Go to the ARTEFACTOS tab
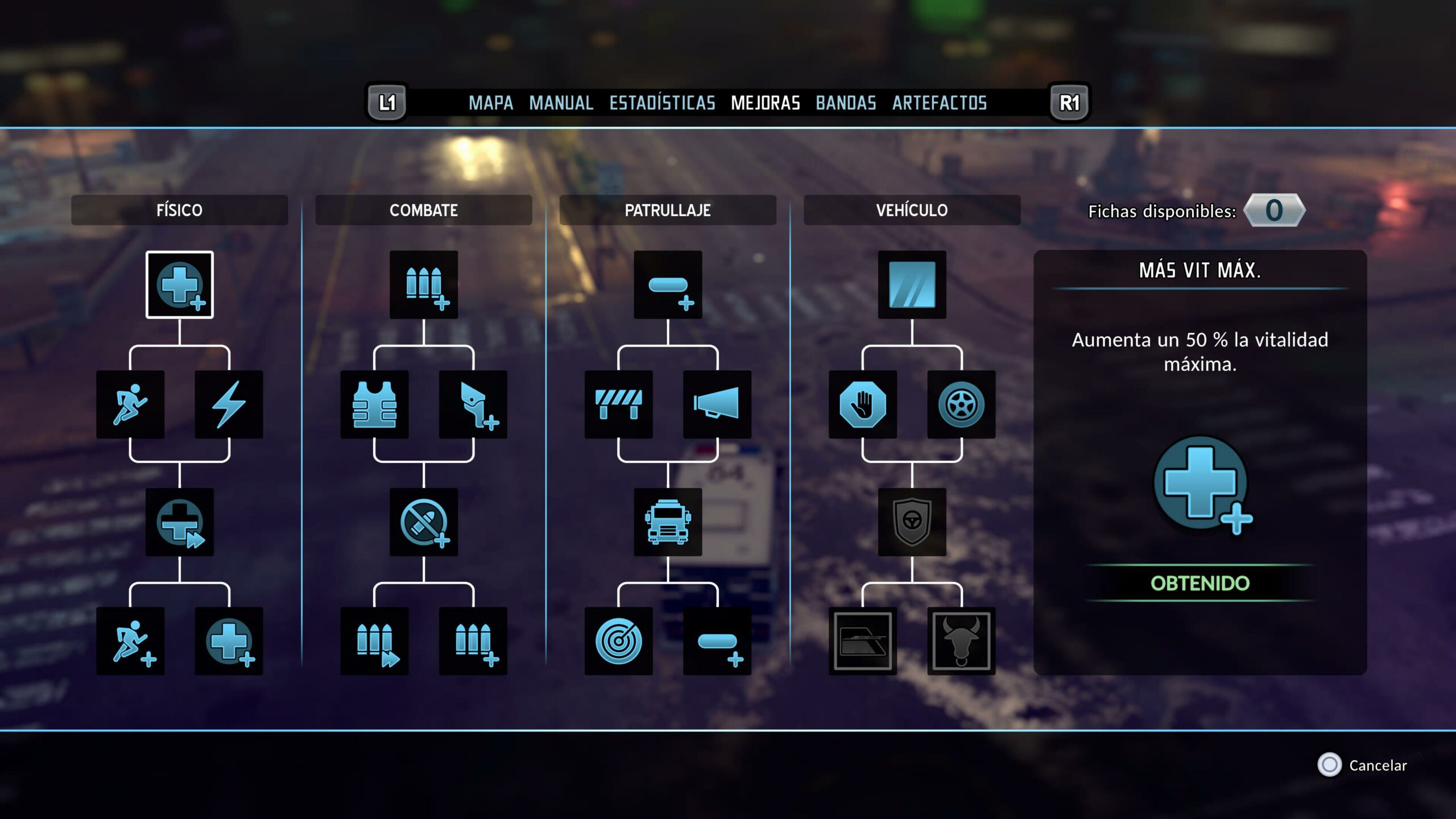Screen dimensions: 1456x819 click(x=939, y=103)
